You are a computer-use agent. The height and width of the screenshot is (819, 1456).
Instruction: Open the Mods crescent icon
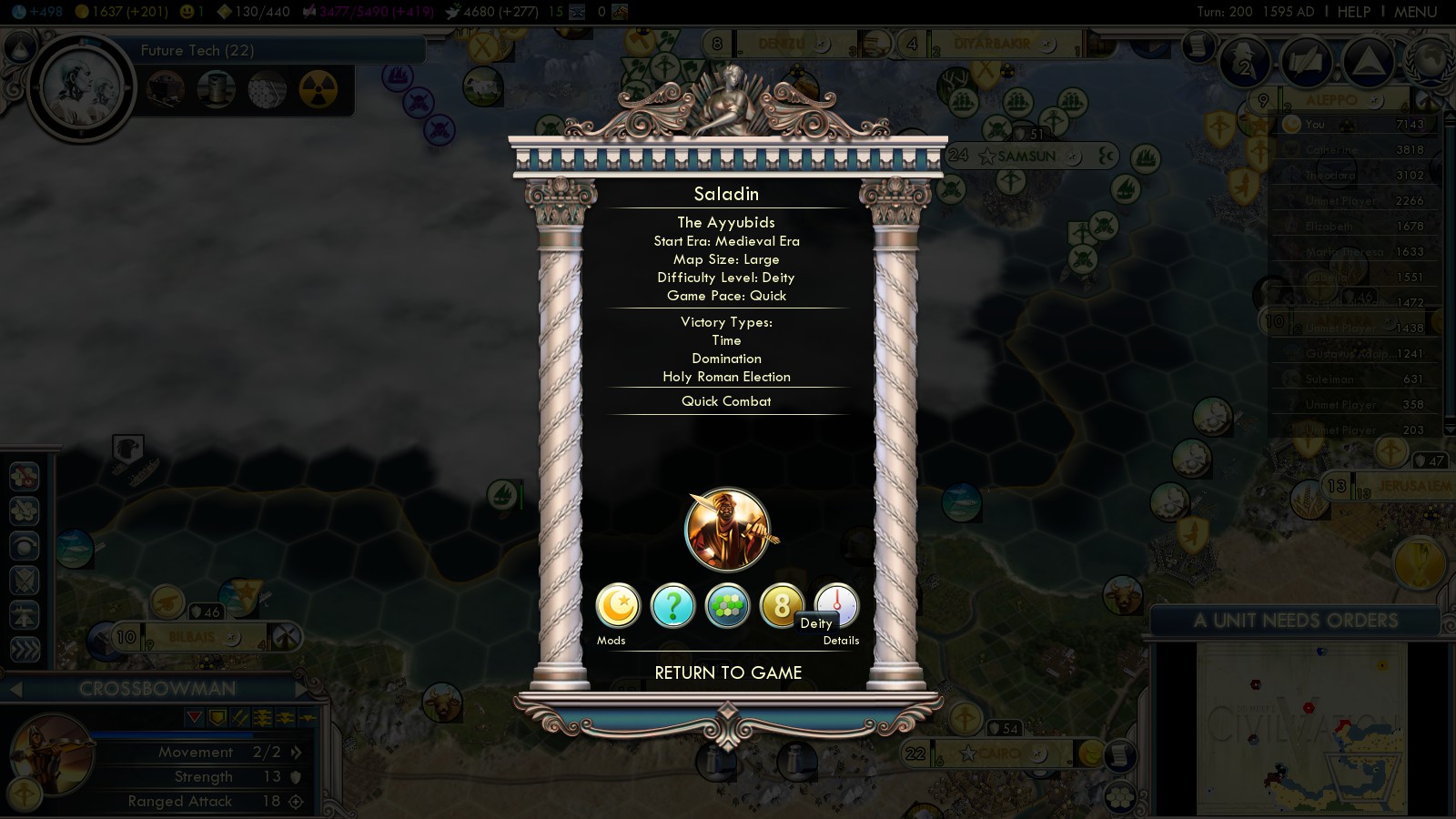tap(618, 606)
